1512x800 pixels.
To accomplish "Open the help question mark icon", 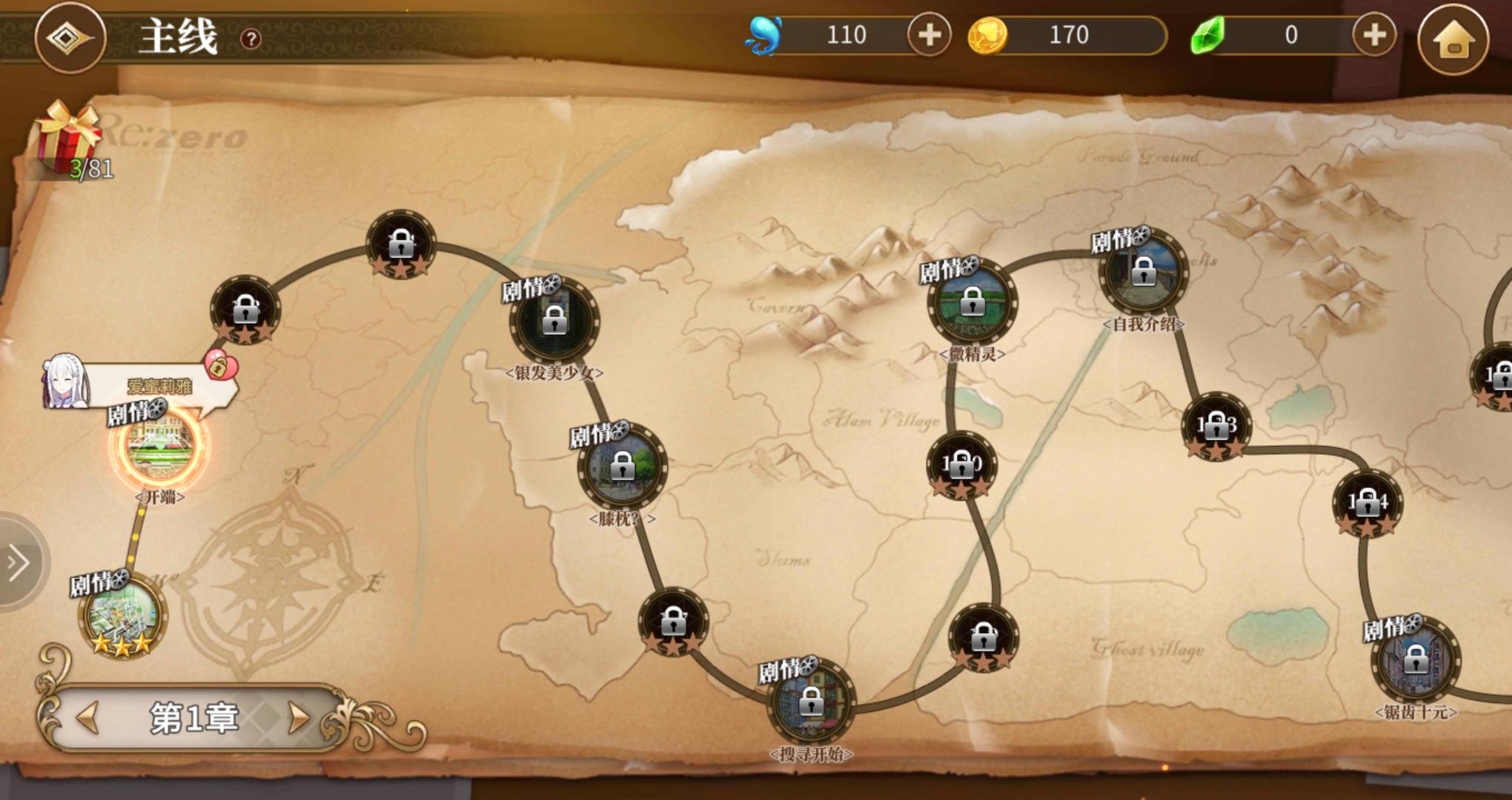I will [251, 39].
